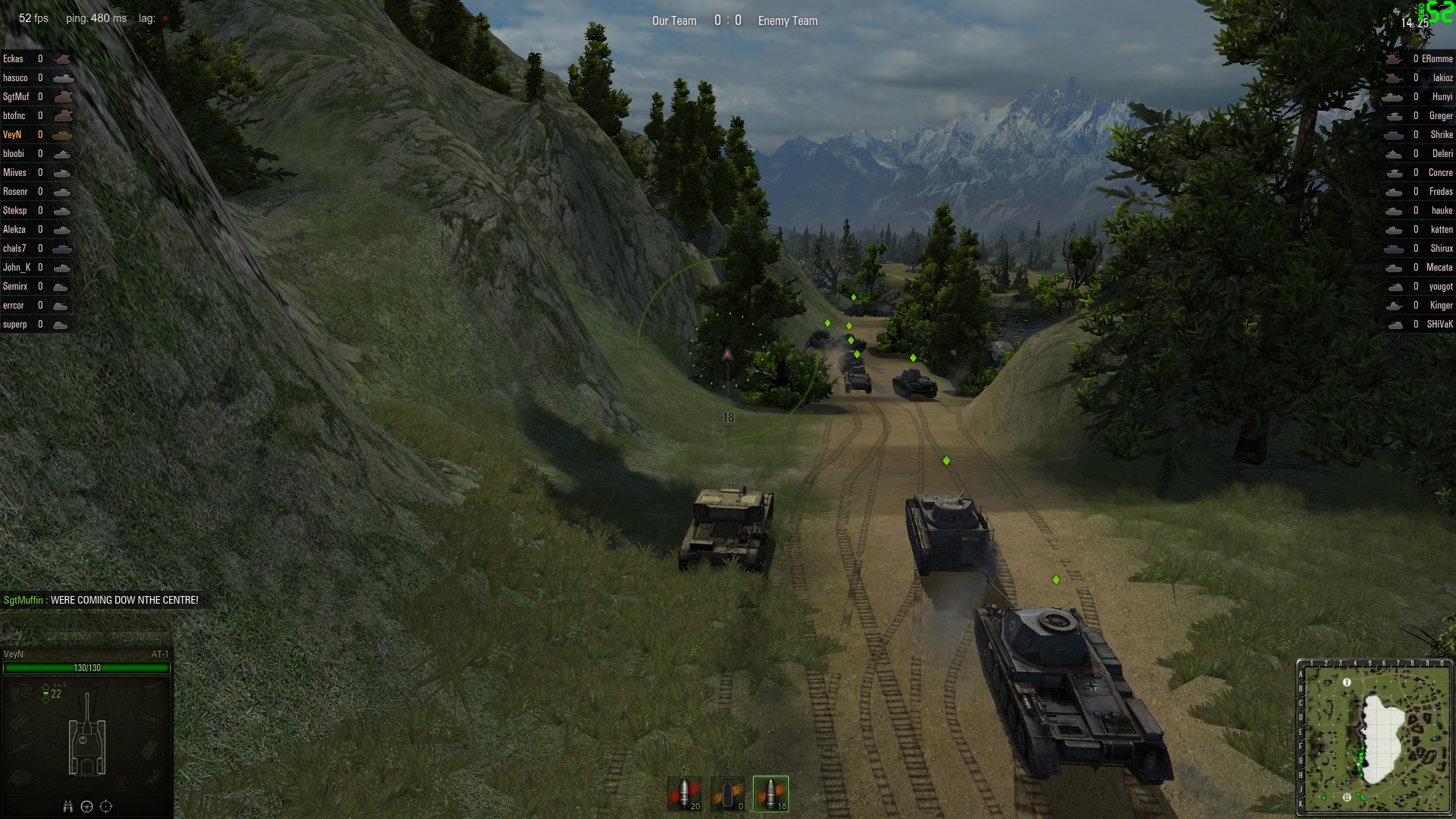Select the first shell slot with 20 rounds

coord(685,794)
